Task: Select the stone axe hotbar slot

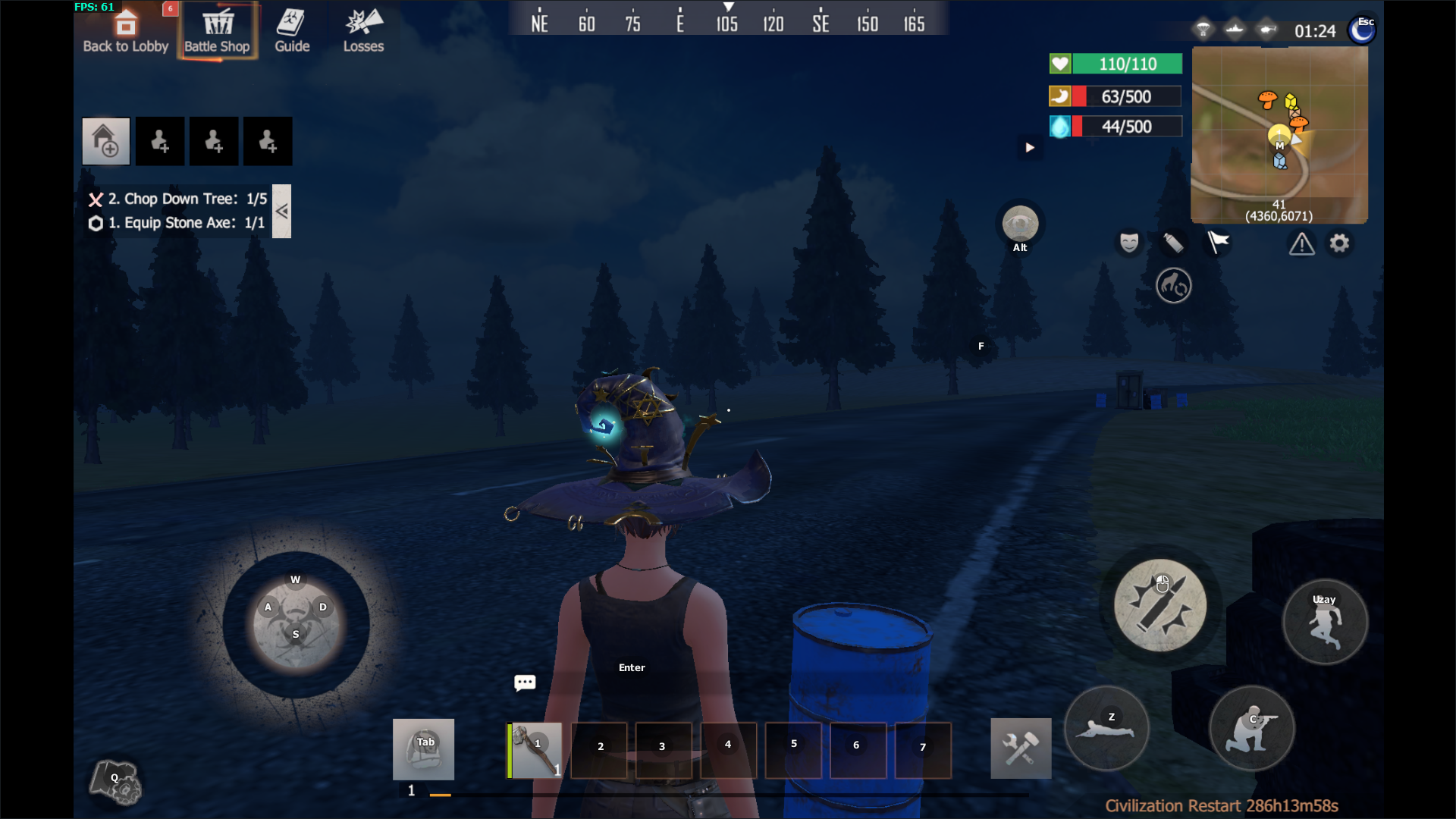Action: [535, 750]
